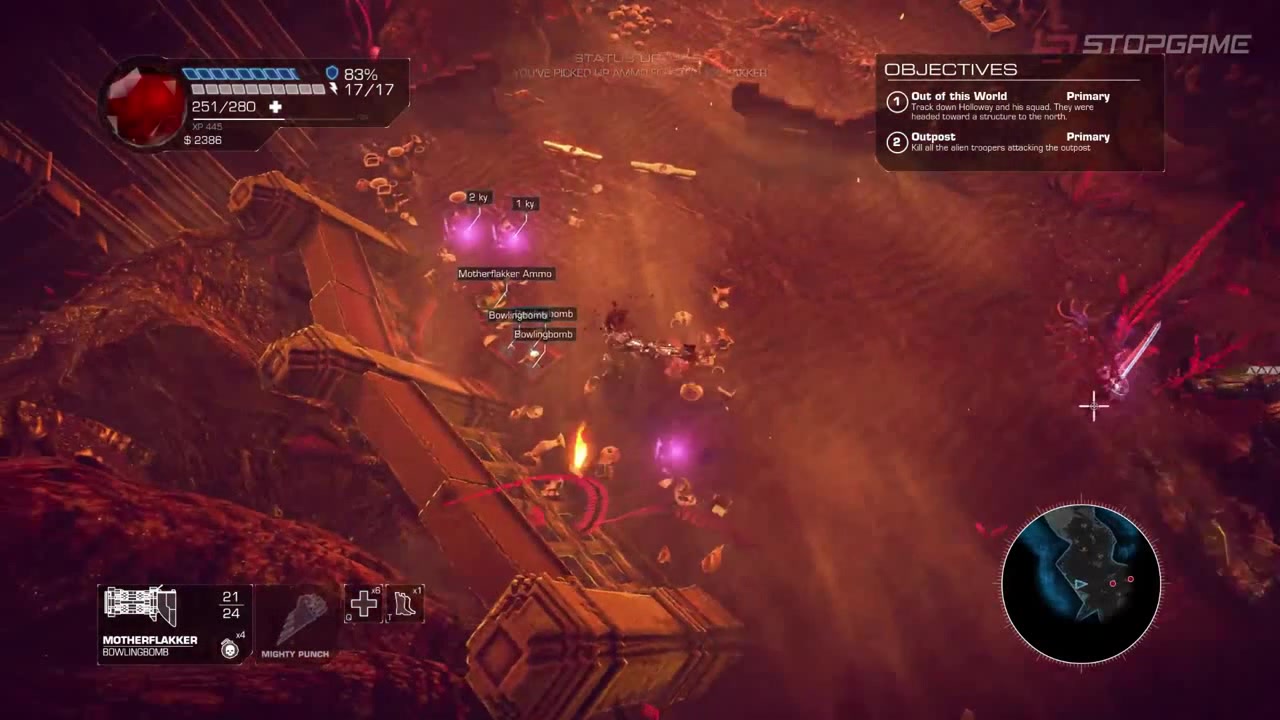The height and width of the screenshot is (720, 1280).
Task: Use the medkit cross item slot
Action: coord(363,604)
